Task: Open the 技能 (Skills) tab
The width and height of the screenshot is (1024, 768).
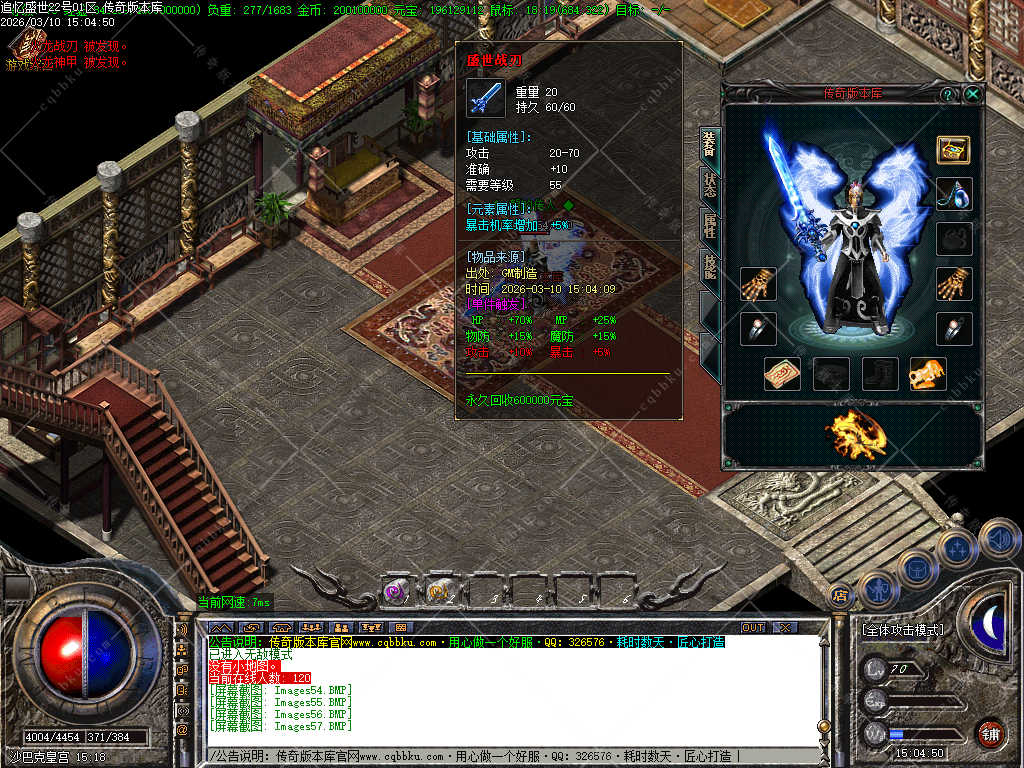Action: click(x=709, y=266)
